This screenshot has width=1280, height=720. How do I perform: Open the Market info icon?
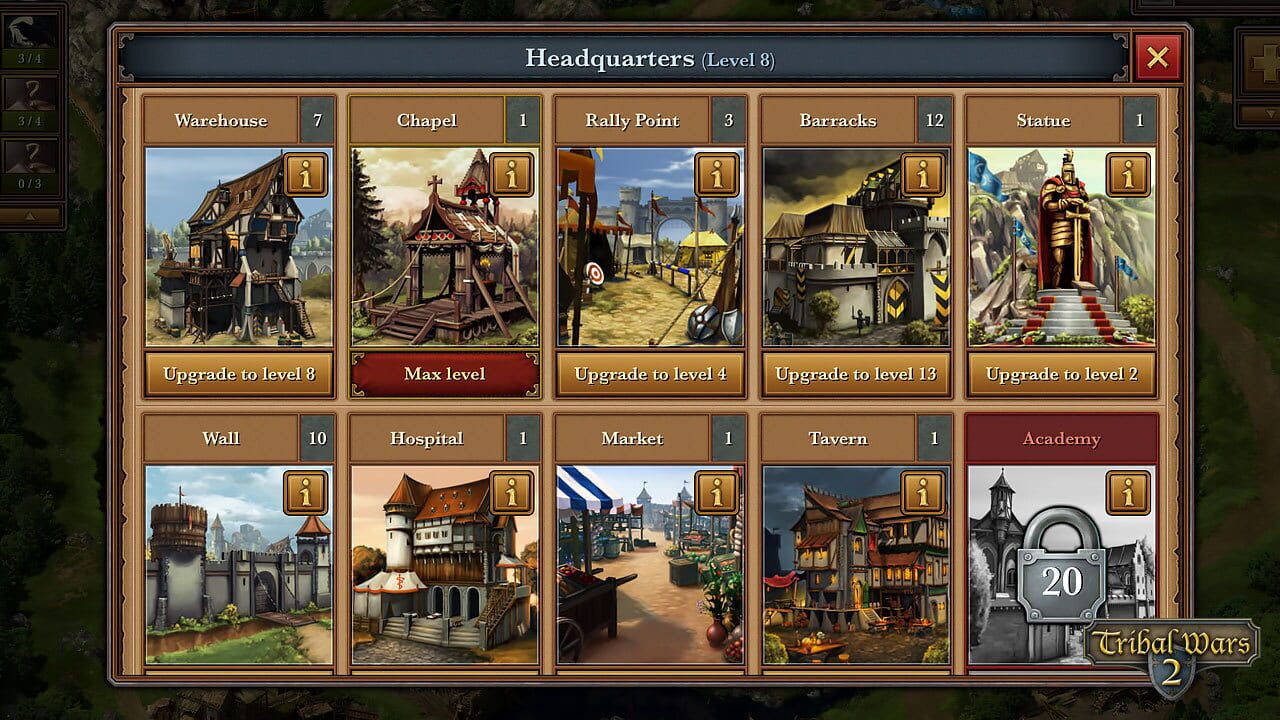tap(717, 492)
